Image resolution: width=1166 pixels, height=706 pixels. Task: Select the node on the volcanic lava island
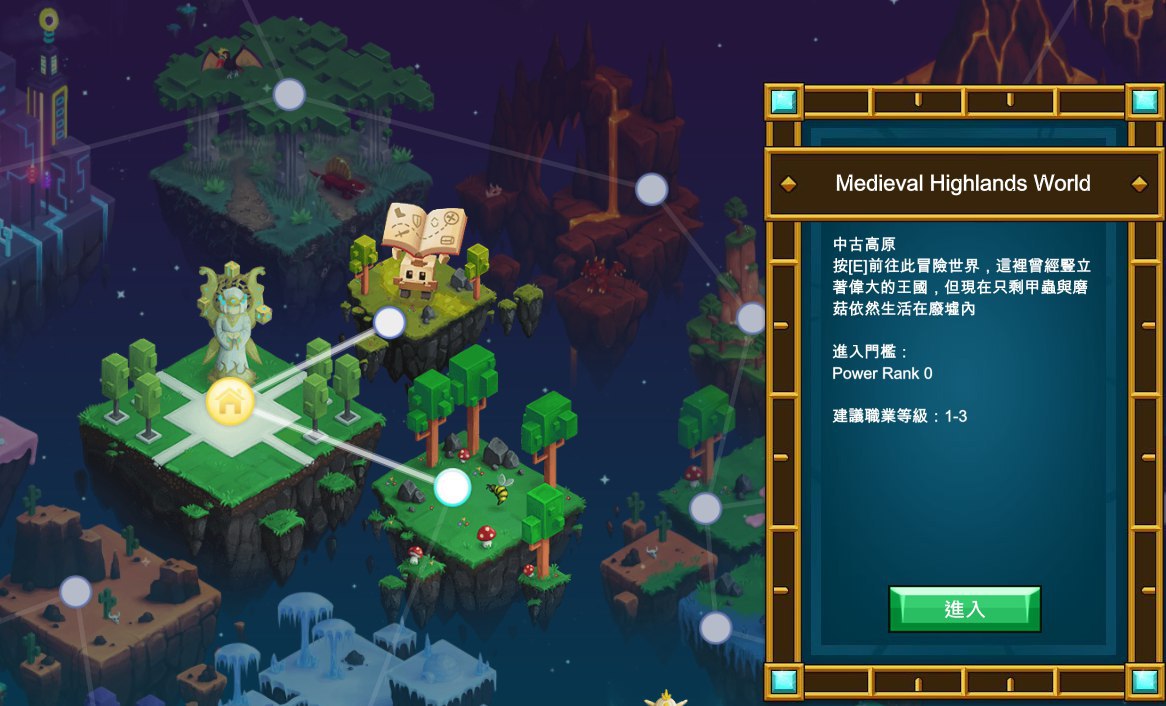(651, 188)
